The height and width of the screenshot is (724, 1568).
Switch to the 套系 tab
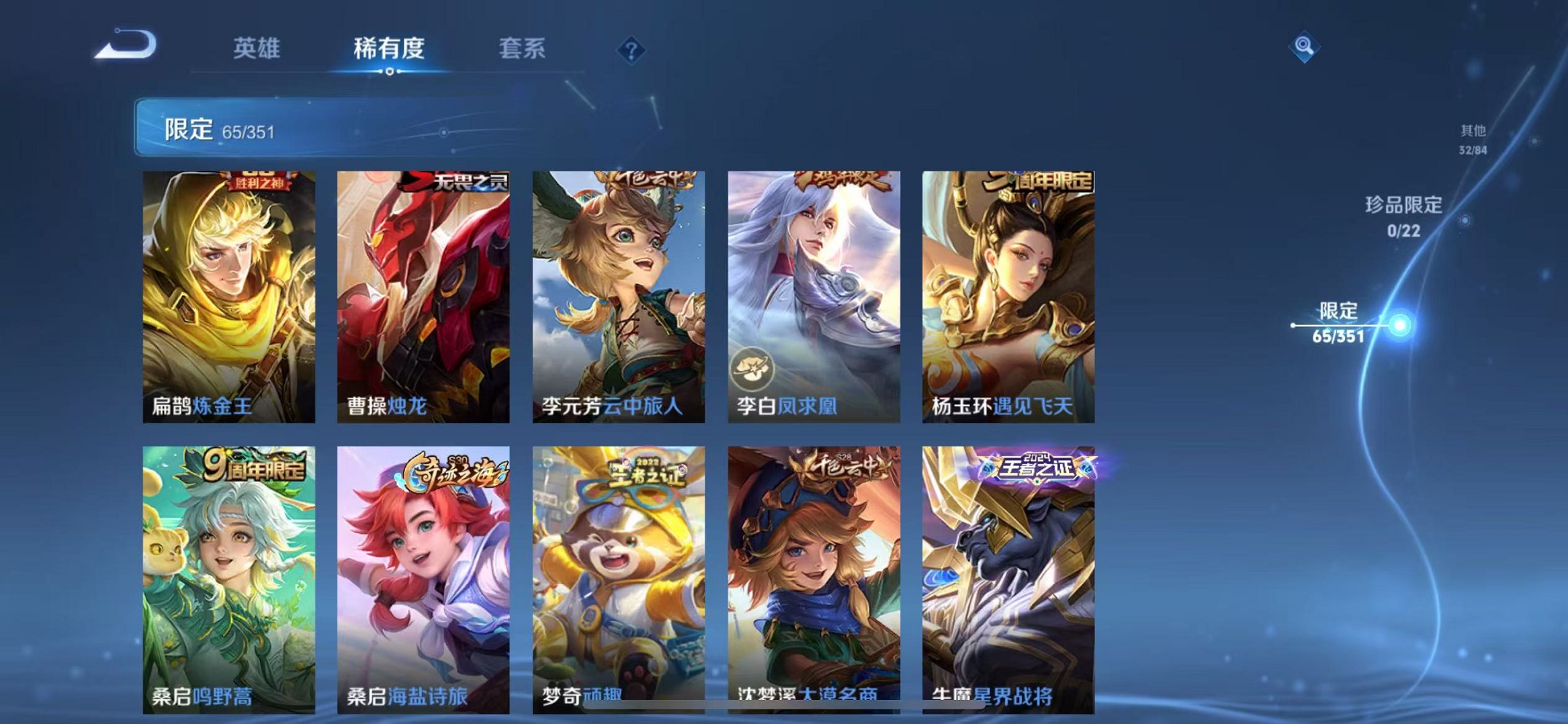click(x=523, y=48)
